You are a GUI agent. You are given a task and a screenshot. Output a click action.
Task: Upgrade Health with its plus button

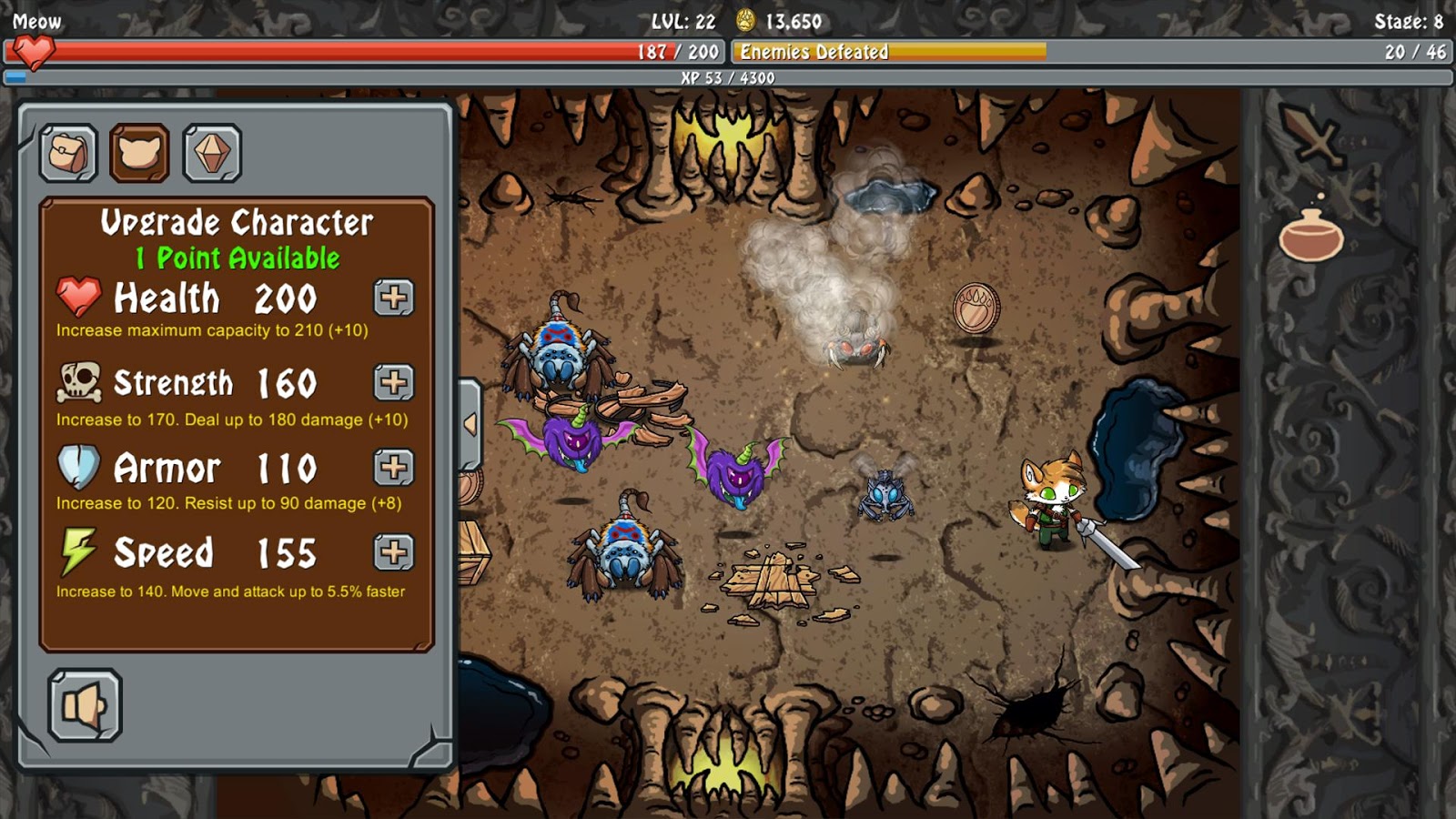tap(393, 298)
